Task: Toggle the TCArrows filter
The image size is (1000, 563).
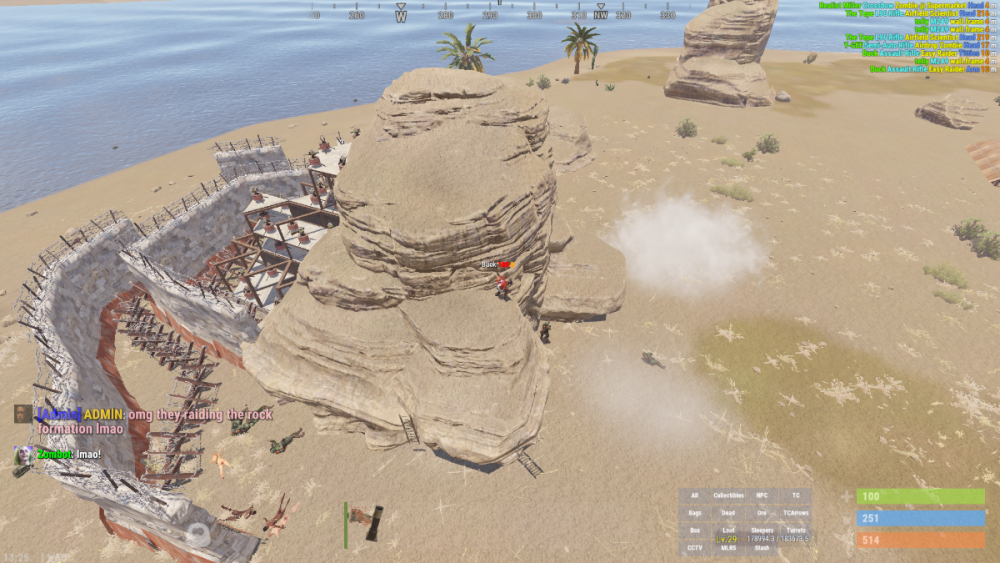Action: (796, 513)
